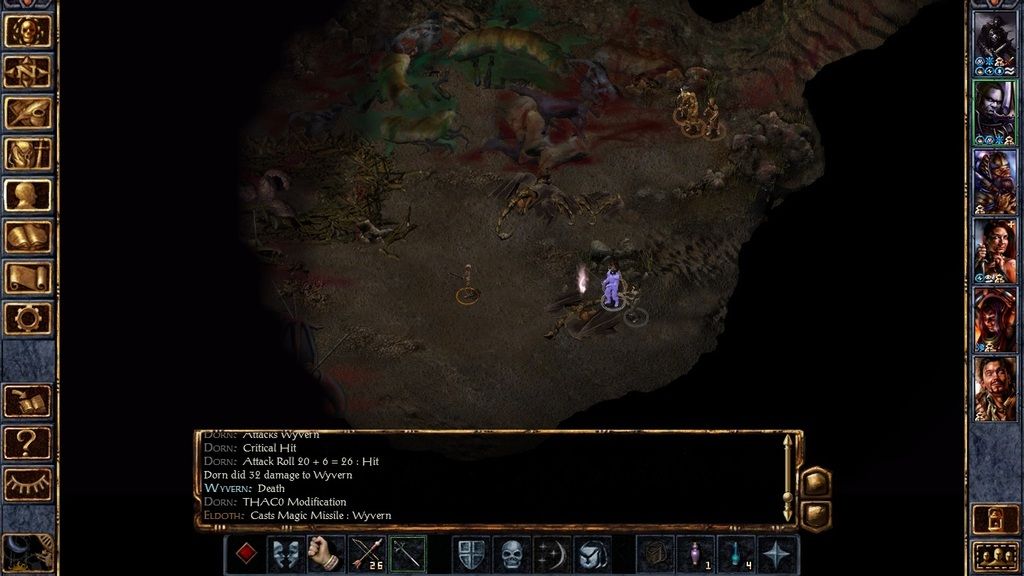Click the padlock button below the portraits
Screen dimensions: 1024x576
pyautogui.click(x=995, y=517)
